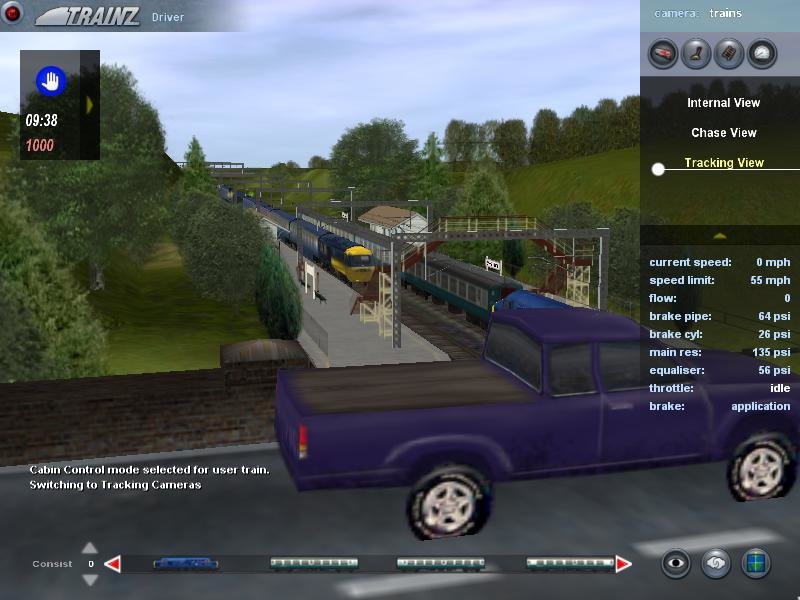Click the red round button beside the Trainz logo
This screenshot has height=600, width=800.
click(13, 15)
